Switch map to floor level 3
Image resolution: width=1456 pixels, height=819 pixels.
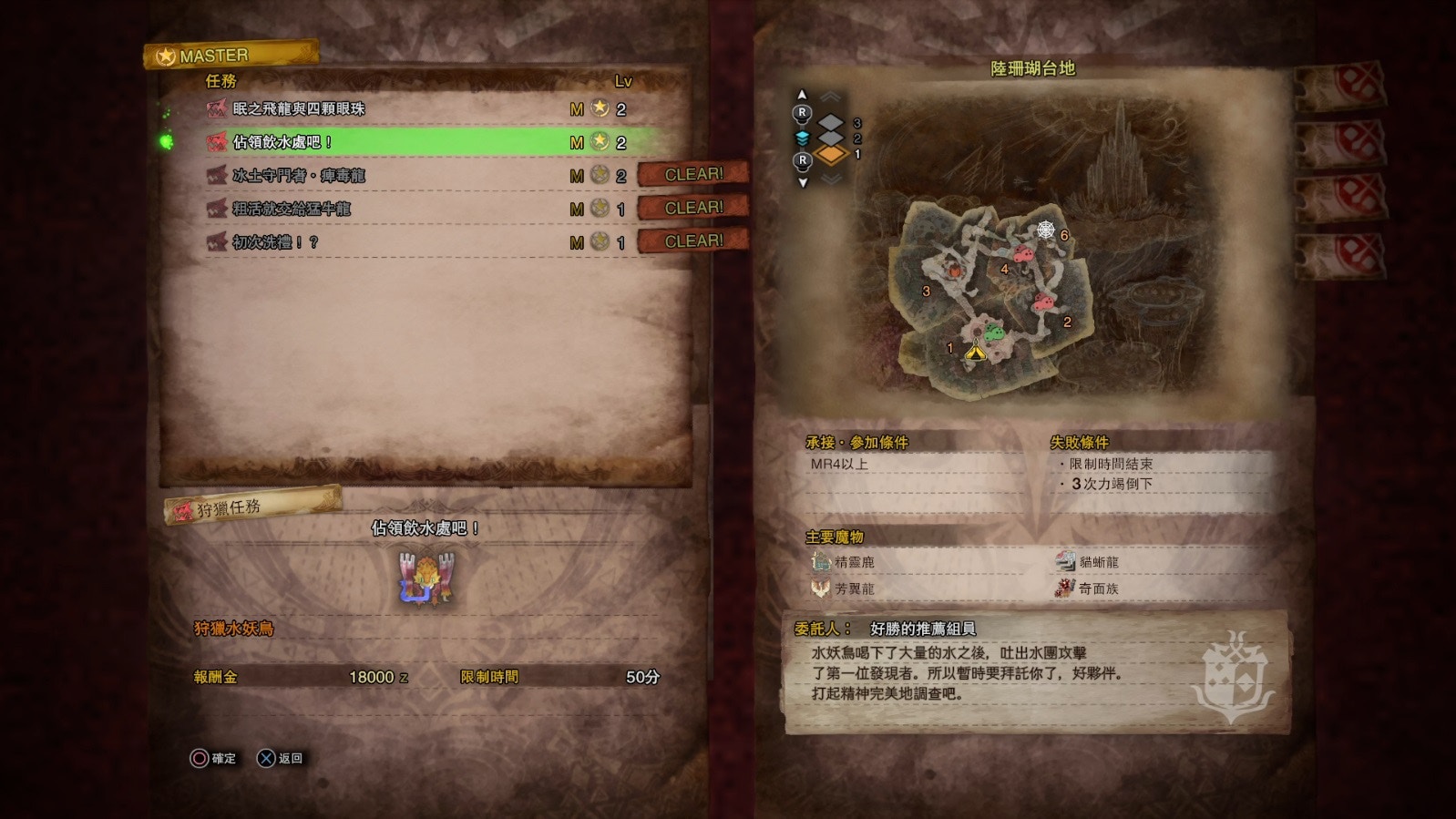831,121
